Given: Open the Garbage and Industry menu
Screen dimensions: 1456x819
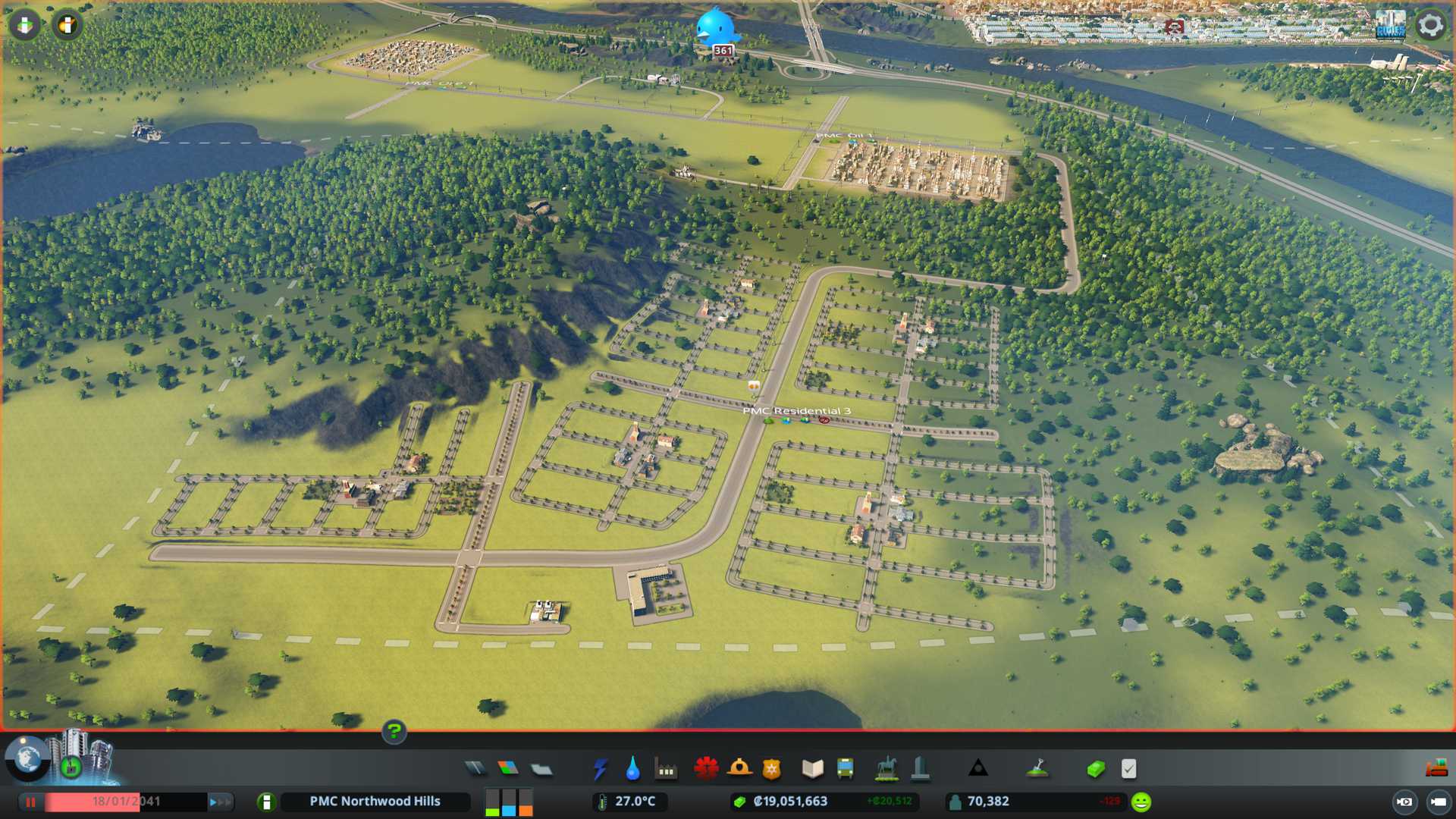Looking at the screenshot, I should pyautogui.click(x=666, y=769).
